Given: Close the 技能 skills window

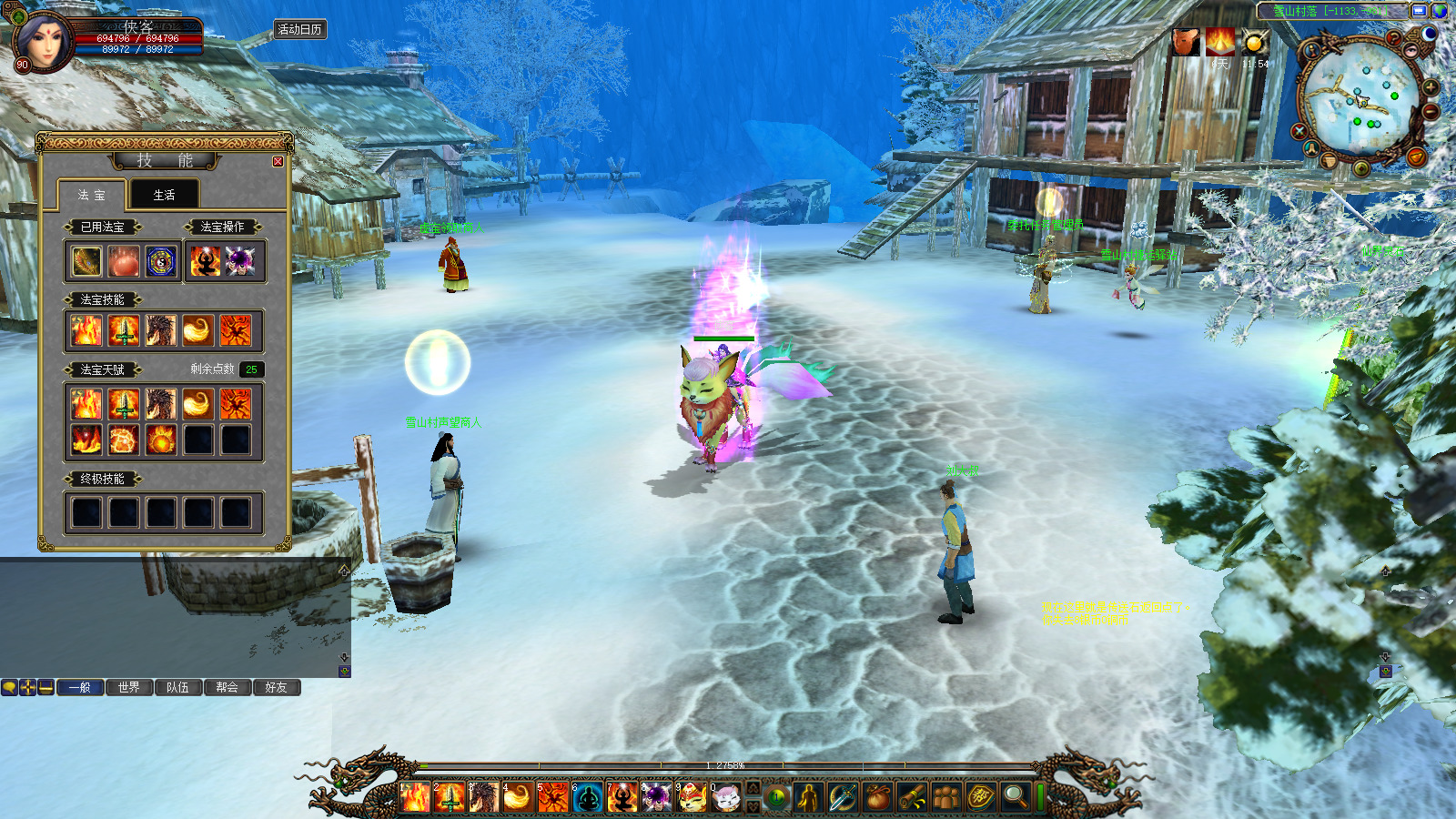Looking at the screenshot, I should coord(278,161).
